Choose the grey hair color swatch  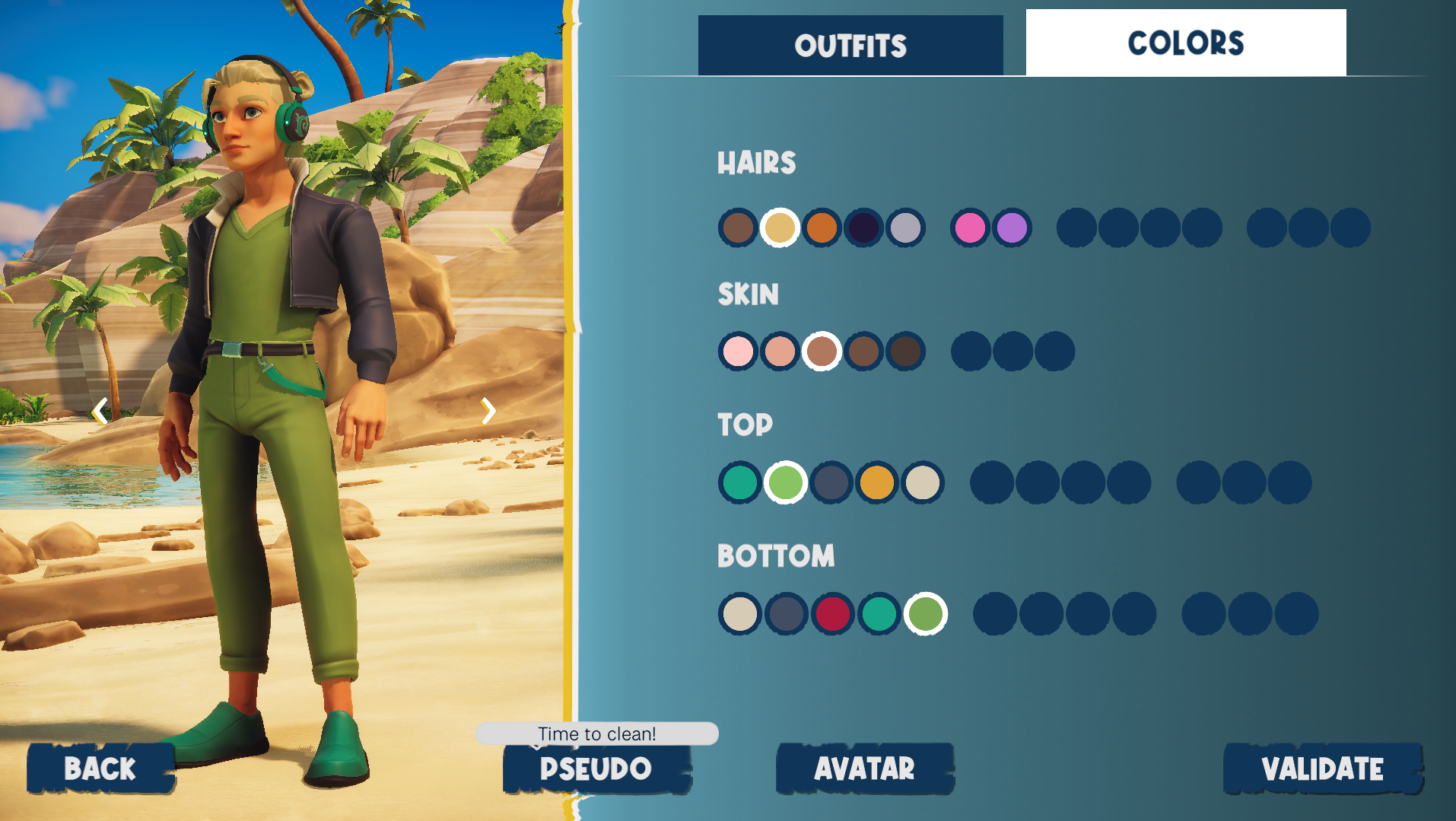pyautogui.click(x=905, y=228)
